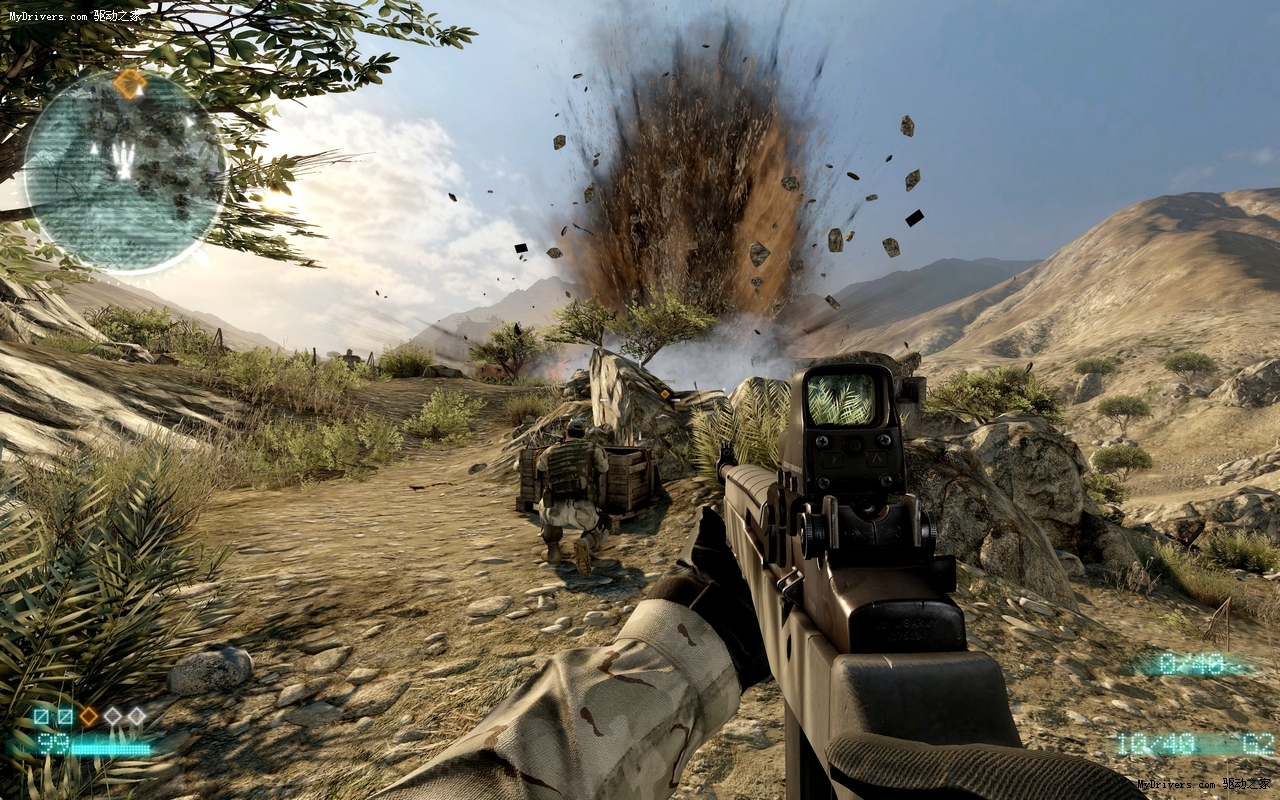Click the circular minimap radar
Viewport: 1280px width, 800px height.
point(124,172)
